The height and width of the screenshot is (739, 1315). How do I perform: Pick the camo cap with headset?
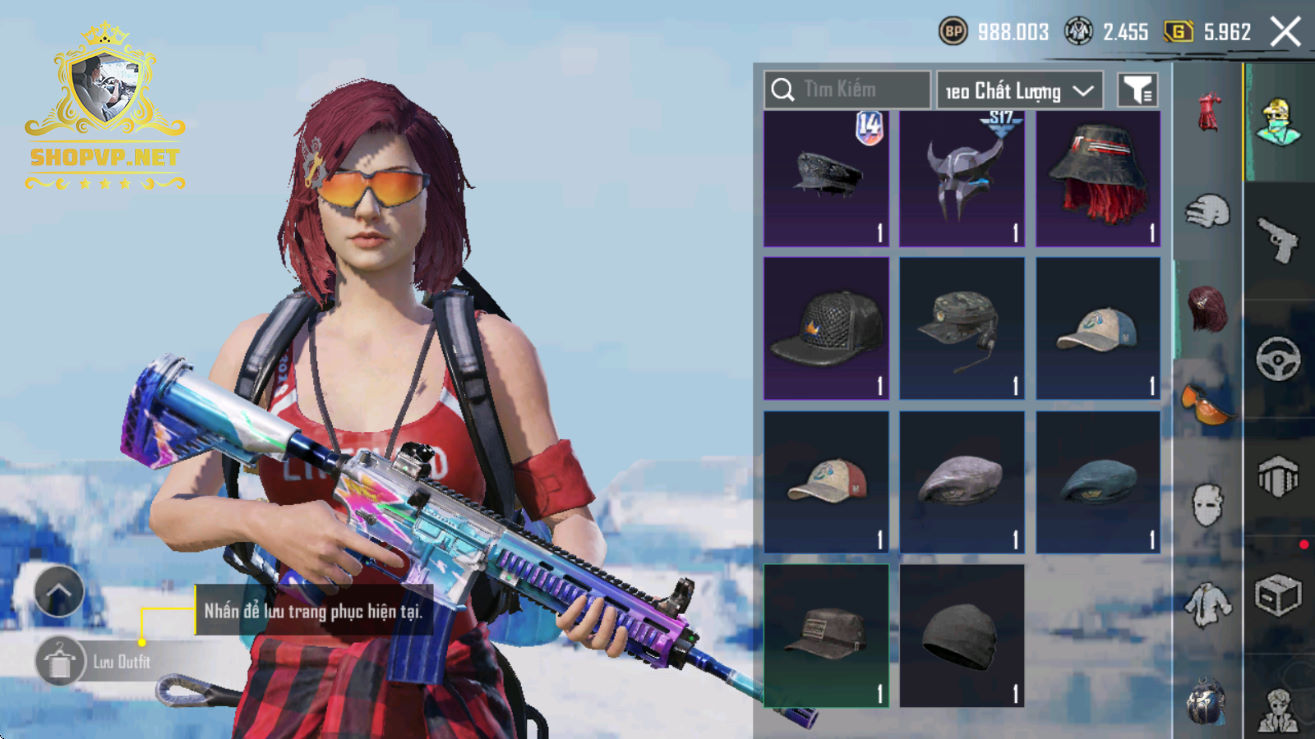(962, 328)
